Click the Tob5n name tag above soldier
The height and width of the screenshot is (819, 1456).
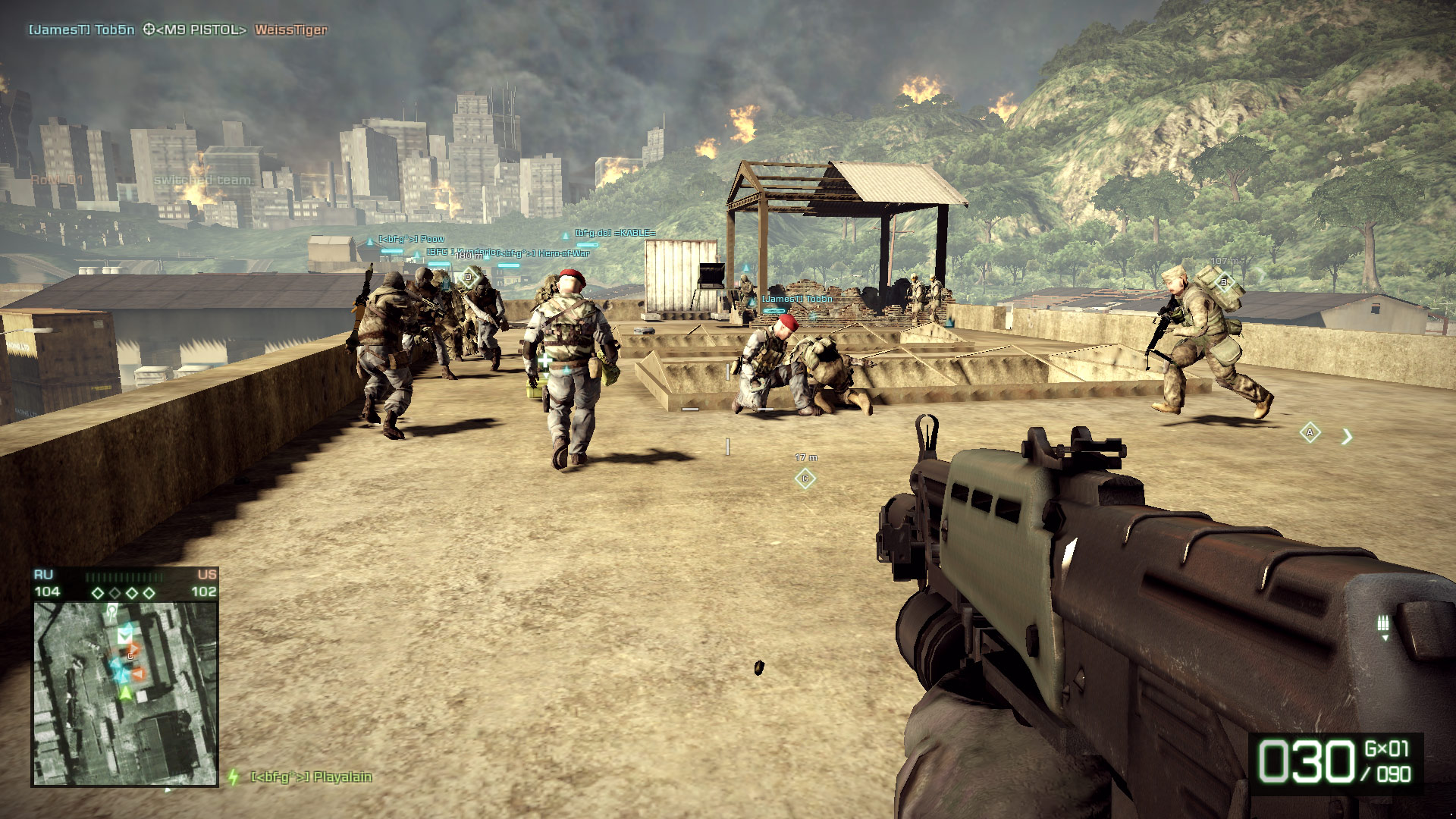click(x=797, y=299)
